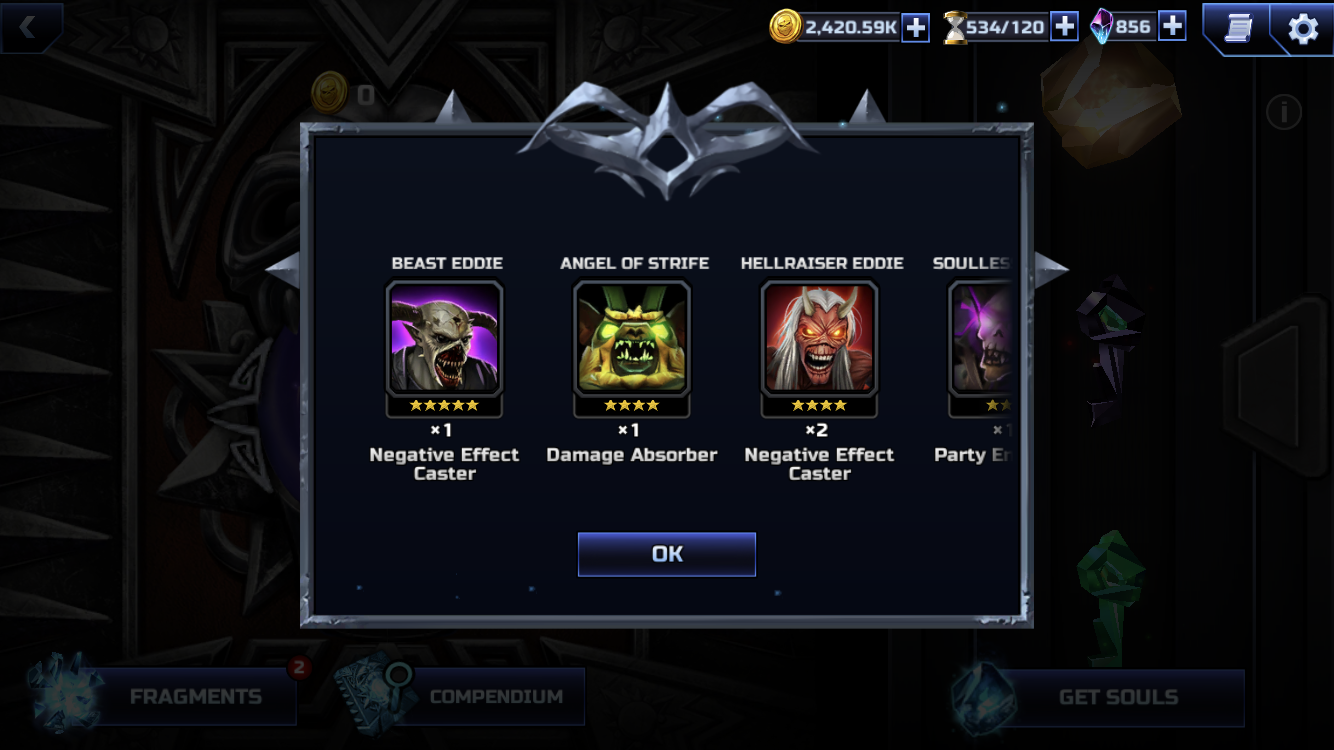Image resolution: width=1334 pixels, height=750 pixels.
Task: Select the Beast Eddie portrait
Action: pyautogui.click(x=444, y=338)
